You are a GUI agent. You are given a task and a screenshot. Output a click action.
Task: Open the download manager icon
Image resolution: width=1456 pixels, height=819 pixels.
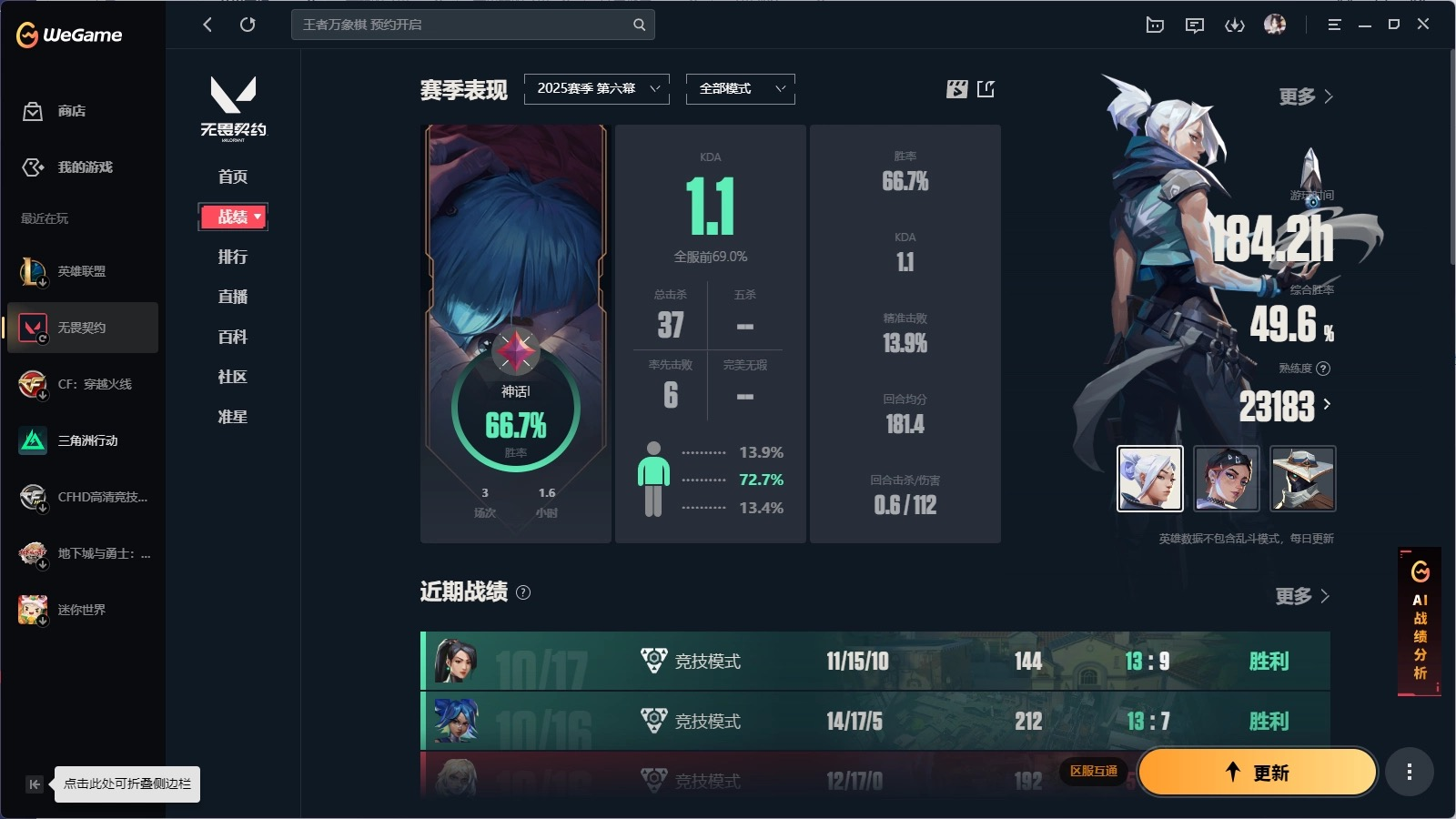click(1236, 25)
